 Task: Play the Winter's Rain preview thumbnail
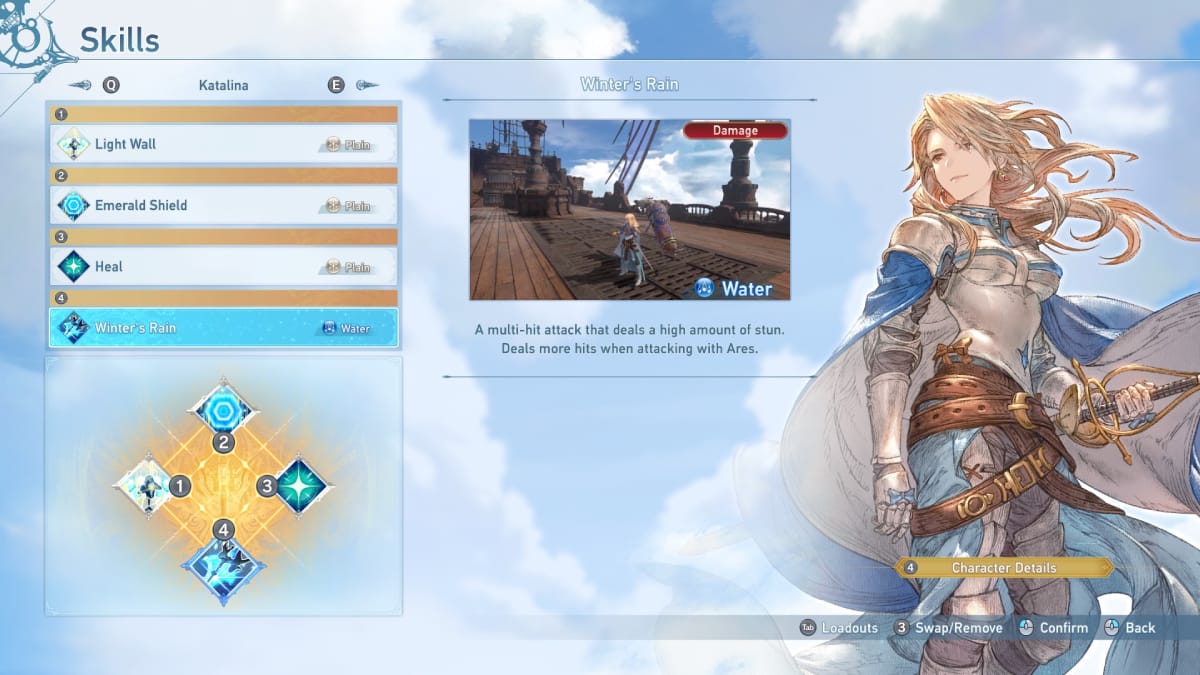coord(630,210)
